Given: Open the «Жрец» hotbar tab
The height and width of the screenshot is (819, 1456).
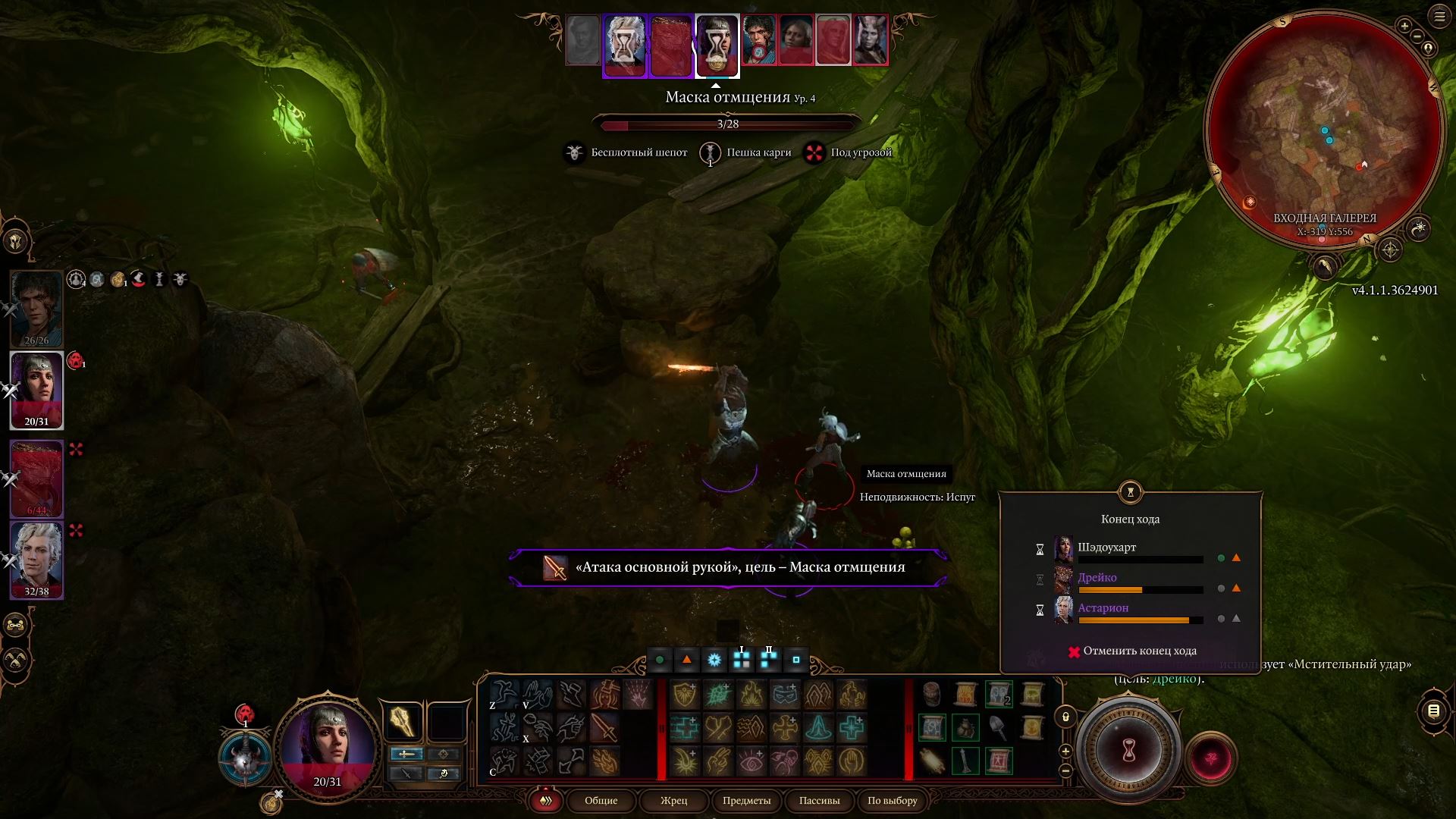Looking at the screenshot, I should tap(673, 801).
